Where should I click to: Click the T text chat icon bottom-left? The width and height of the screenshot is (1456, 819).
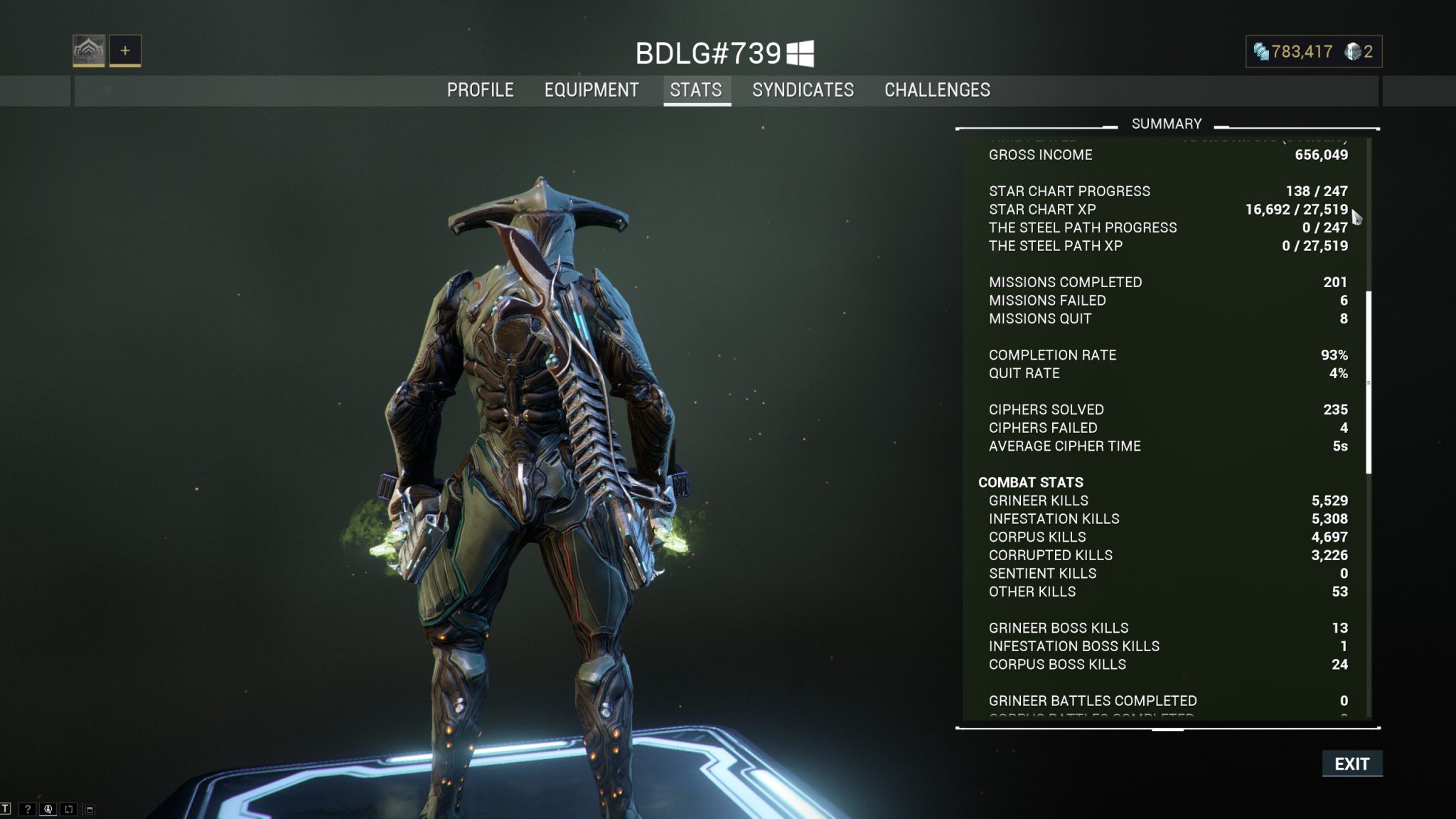tap(6, 810)
